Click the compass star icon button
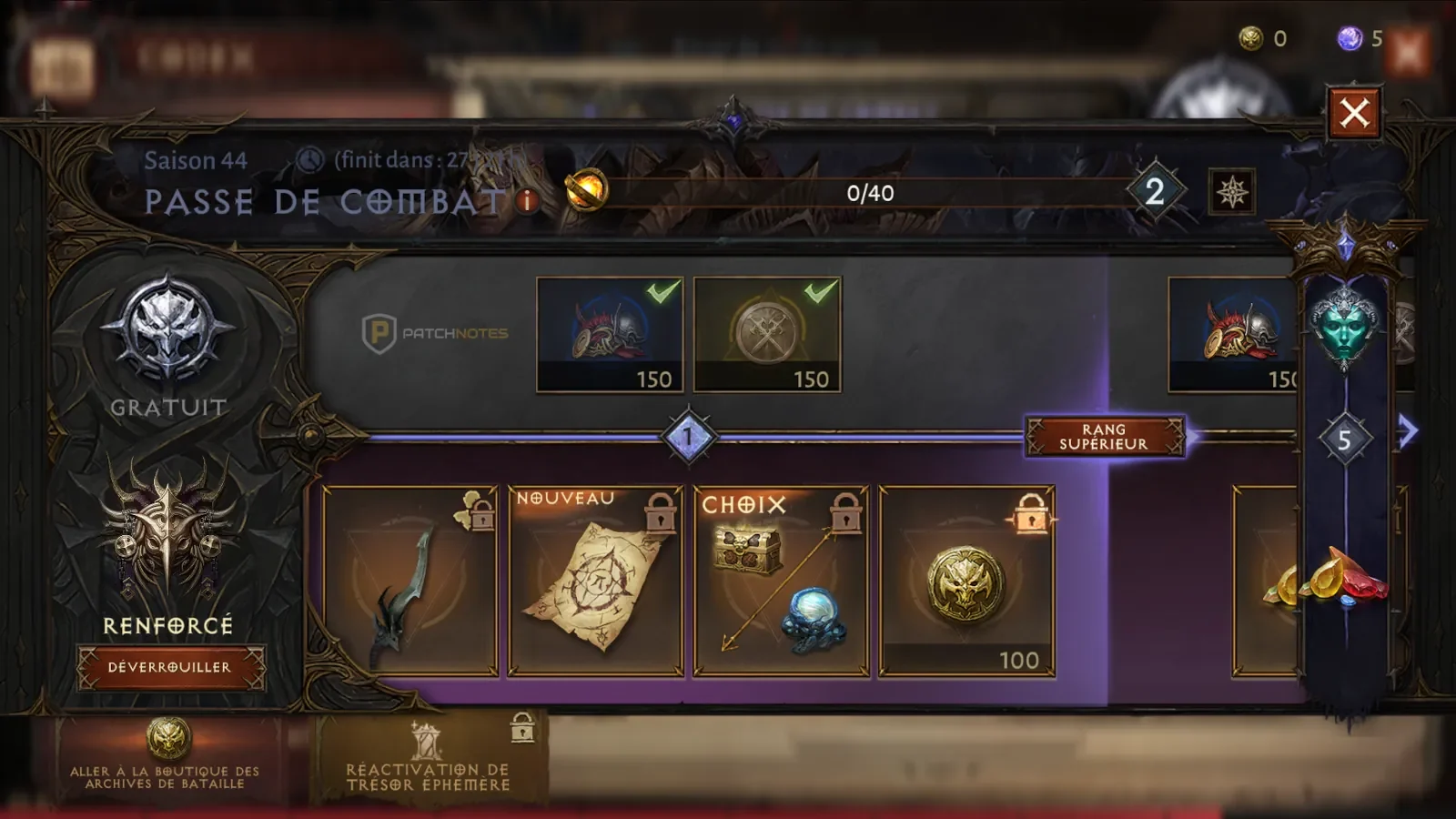1456x819 pixels. pos(1232,192)
